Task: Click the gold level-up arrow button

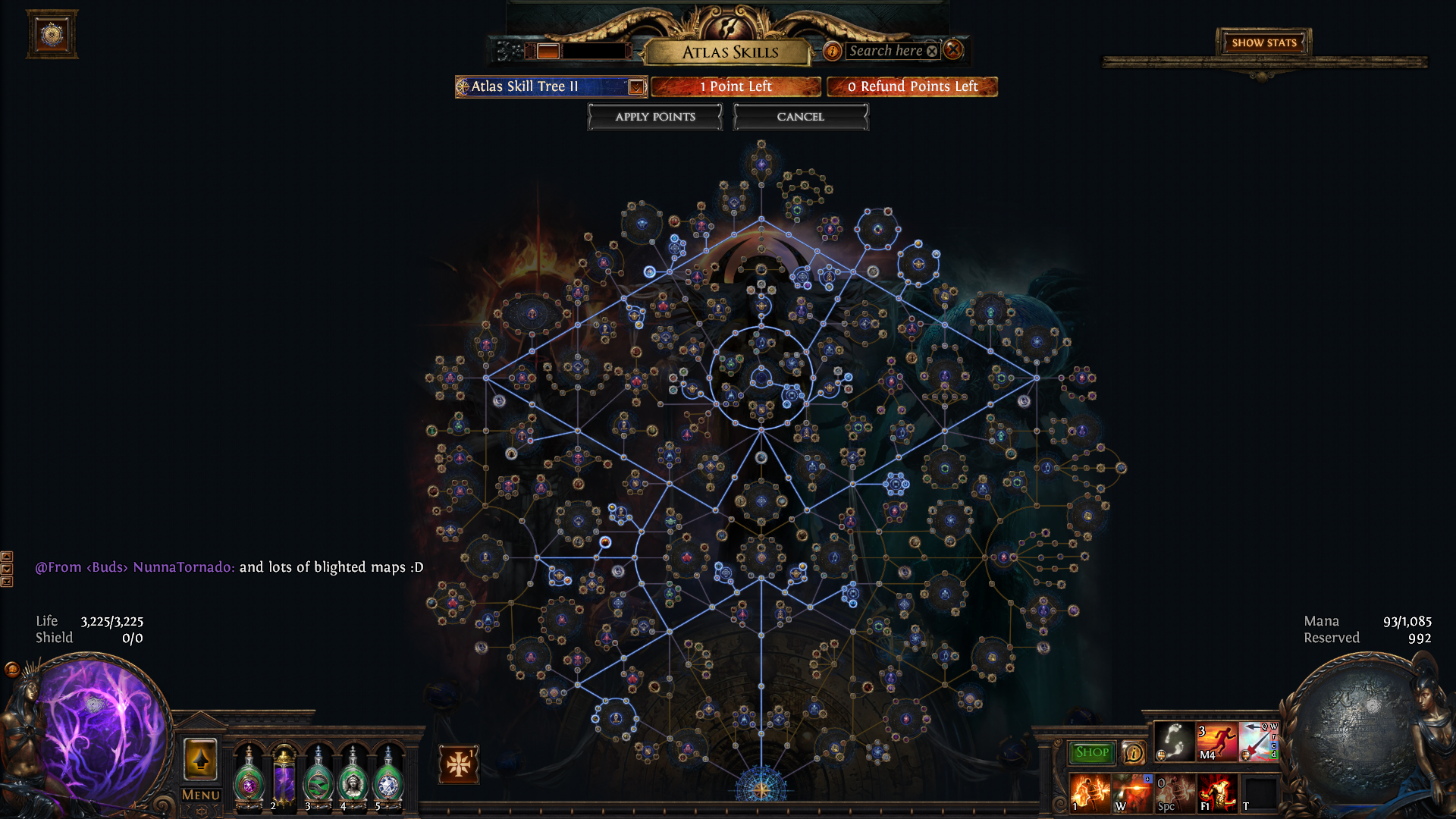Action: (201, 759)
